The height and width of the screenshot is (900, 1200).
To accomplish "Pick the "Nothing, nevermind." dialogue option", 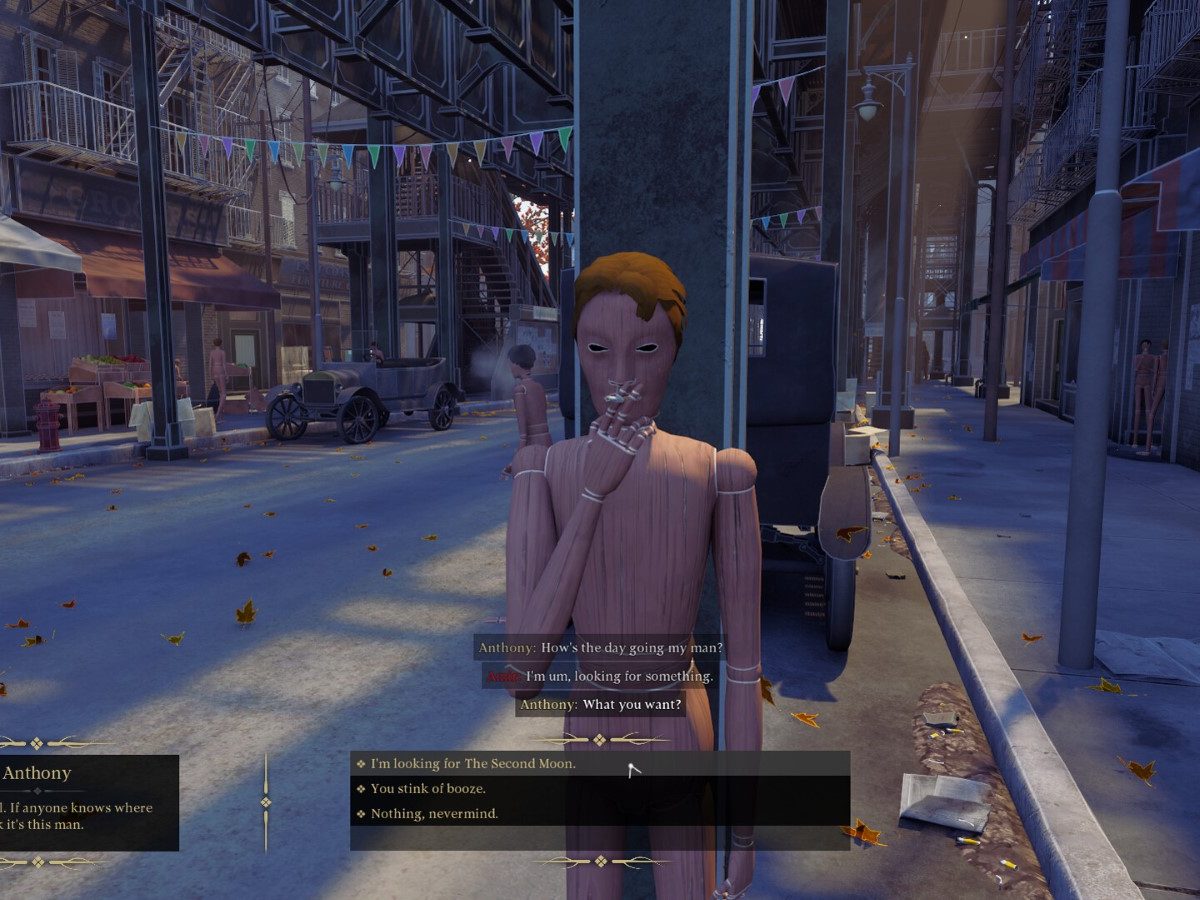I will [434, 814].
